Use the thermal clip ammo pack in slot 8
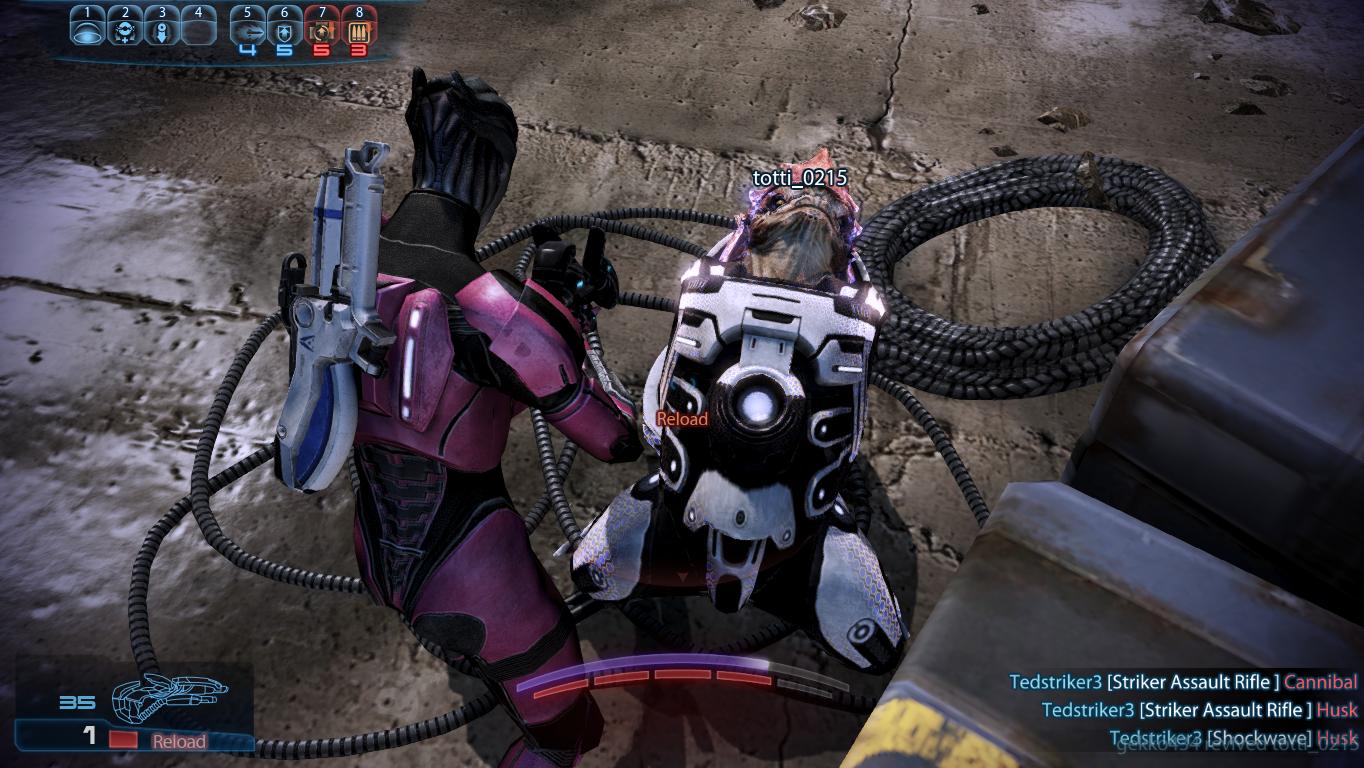Image resolution: width=1364 pixels, height=768 pixels. point(359,31)
